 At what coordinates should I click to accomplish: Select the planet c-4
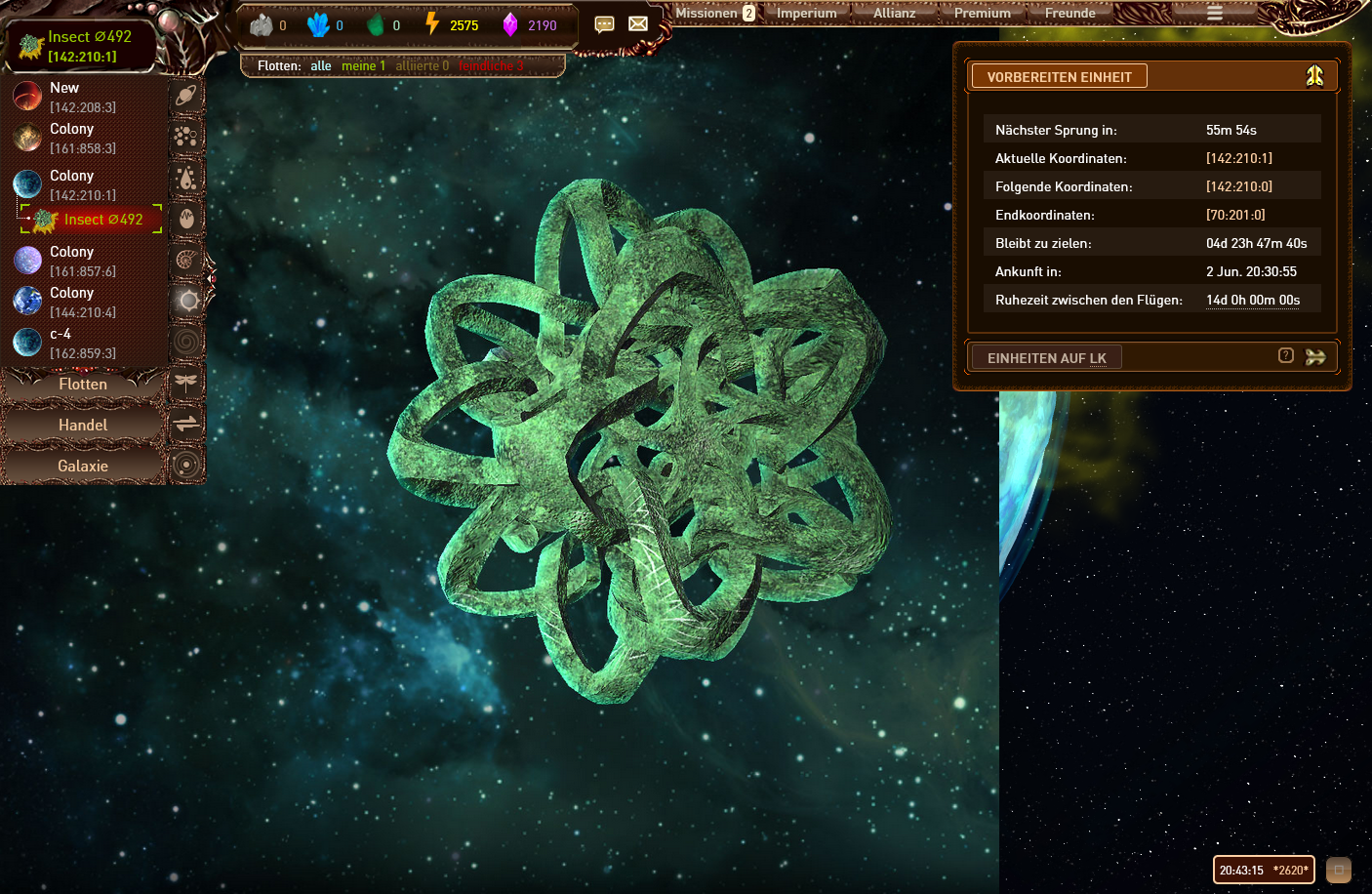click(61, 334)
